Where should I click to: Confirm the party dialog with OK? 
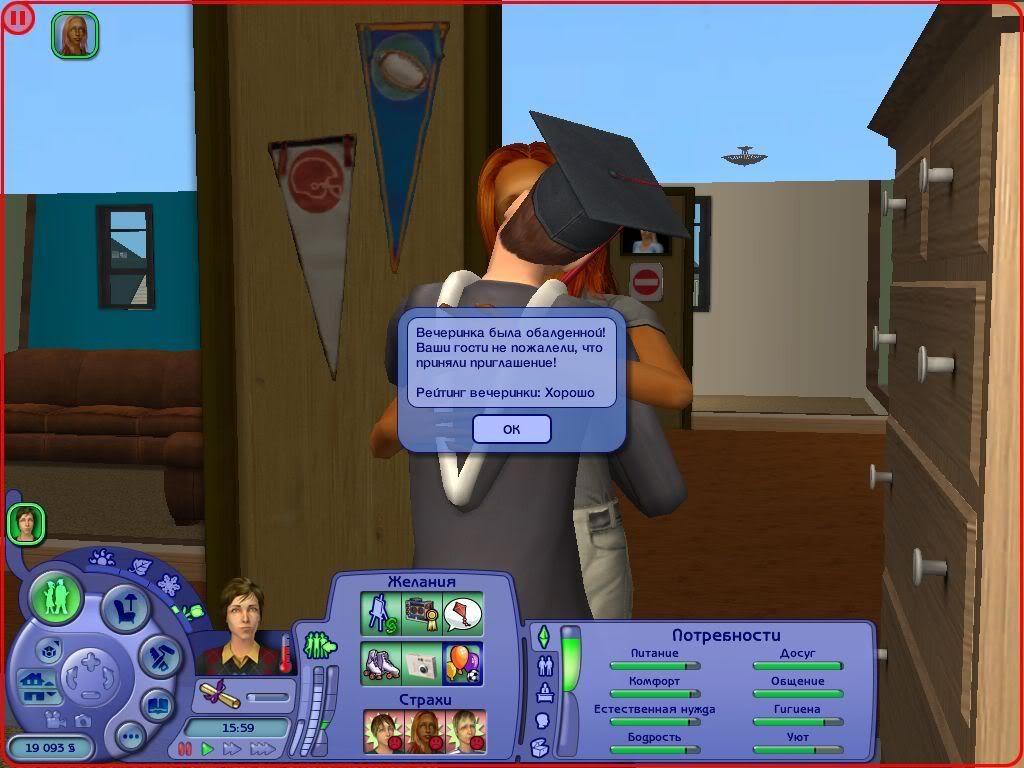511,429
